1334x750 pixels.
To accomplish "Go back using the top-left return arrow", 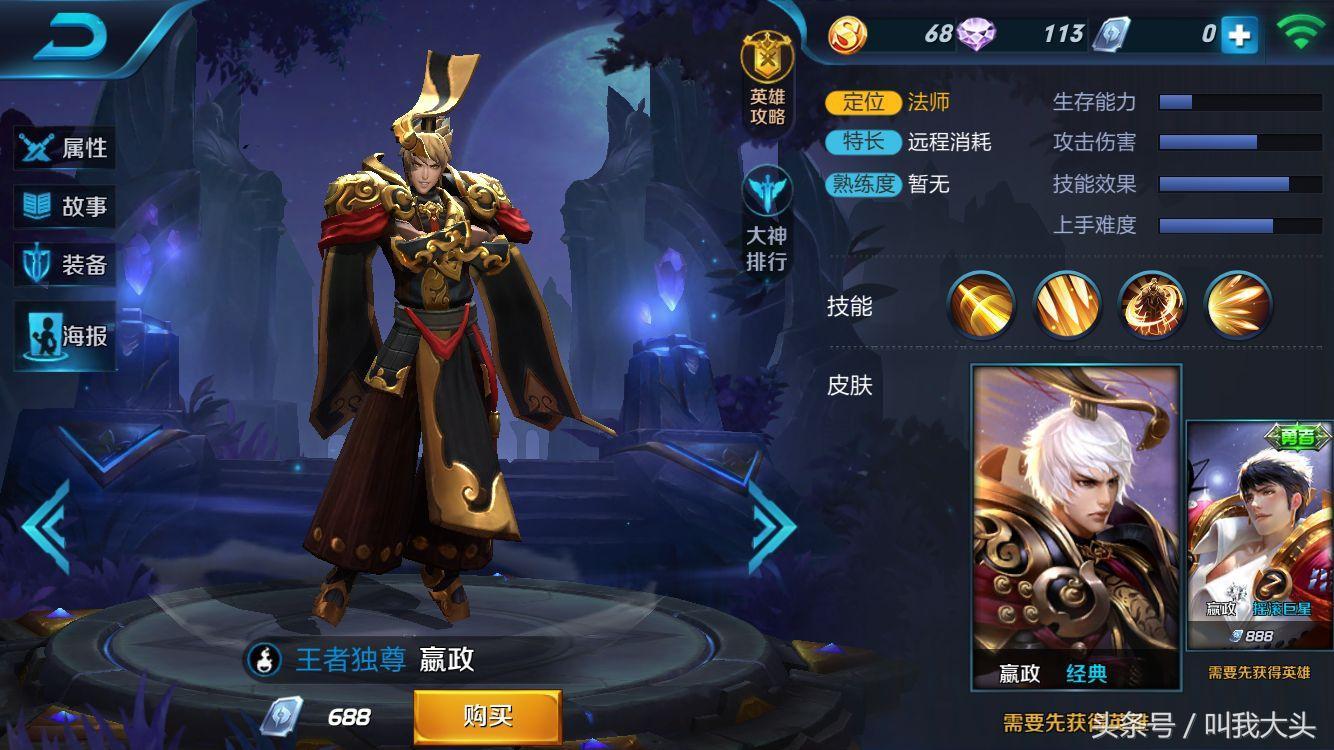I will coord(70,38).
